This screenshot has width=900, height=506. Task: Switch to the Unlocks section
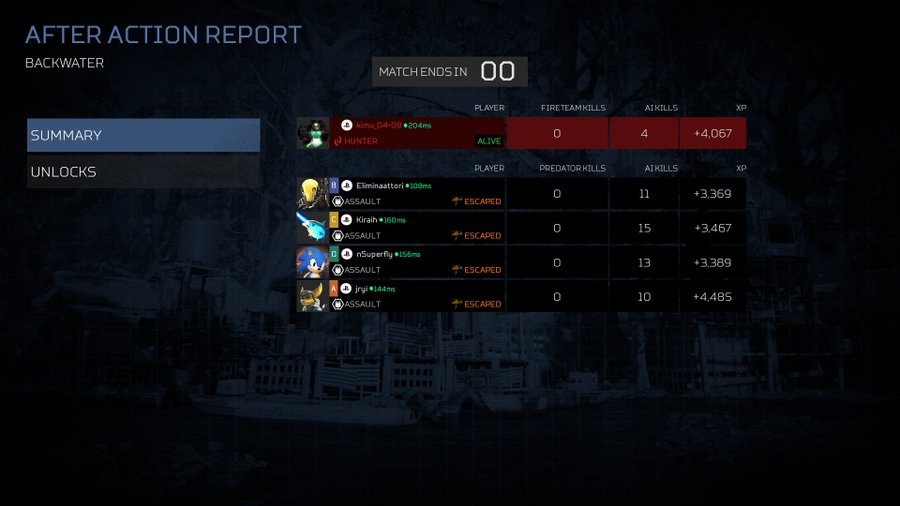click(x=143, y=172)
